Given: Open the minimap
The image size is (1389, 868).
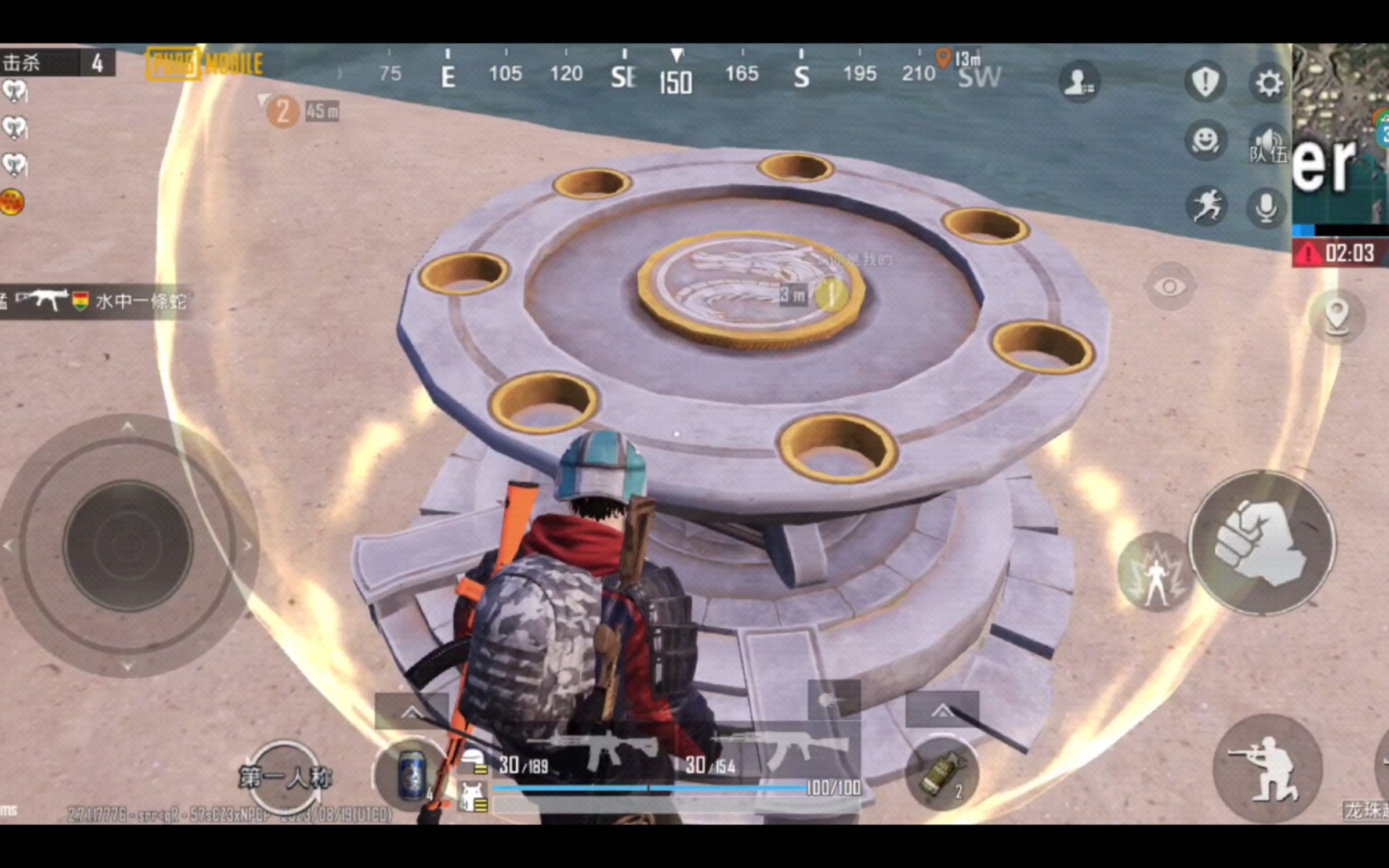Looking at the screenshot, I should 1341,133.
